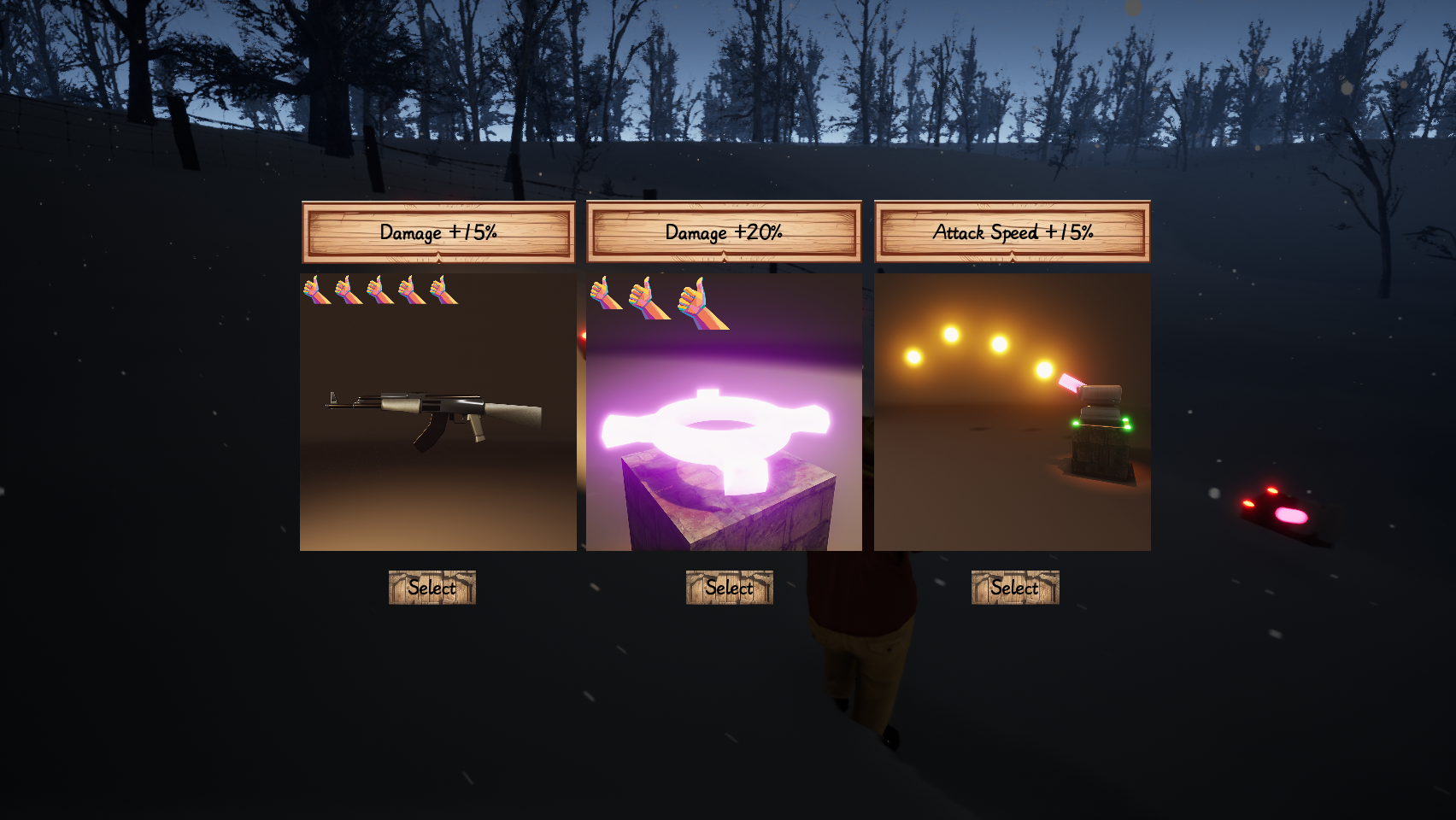Click the middle thumbs-up icon on Damage +20% card
1456x820 pixels.
click(641, 295)
